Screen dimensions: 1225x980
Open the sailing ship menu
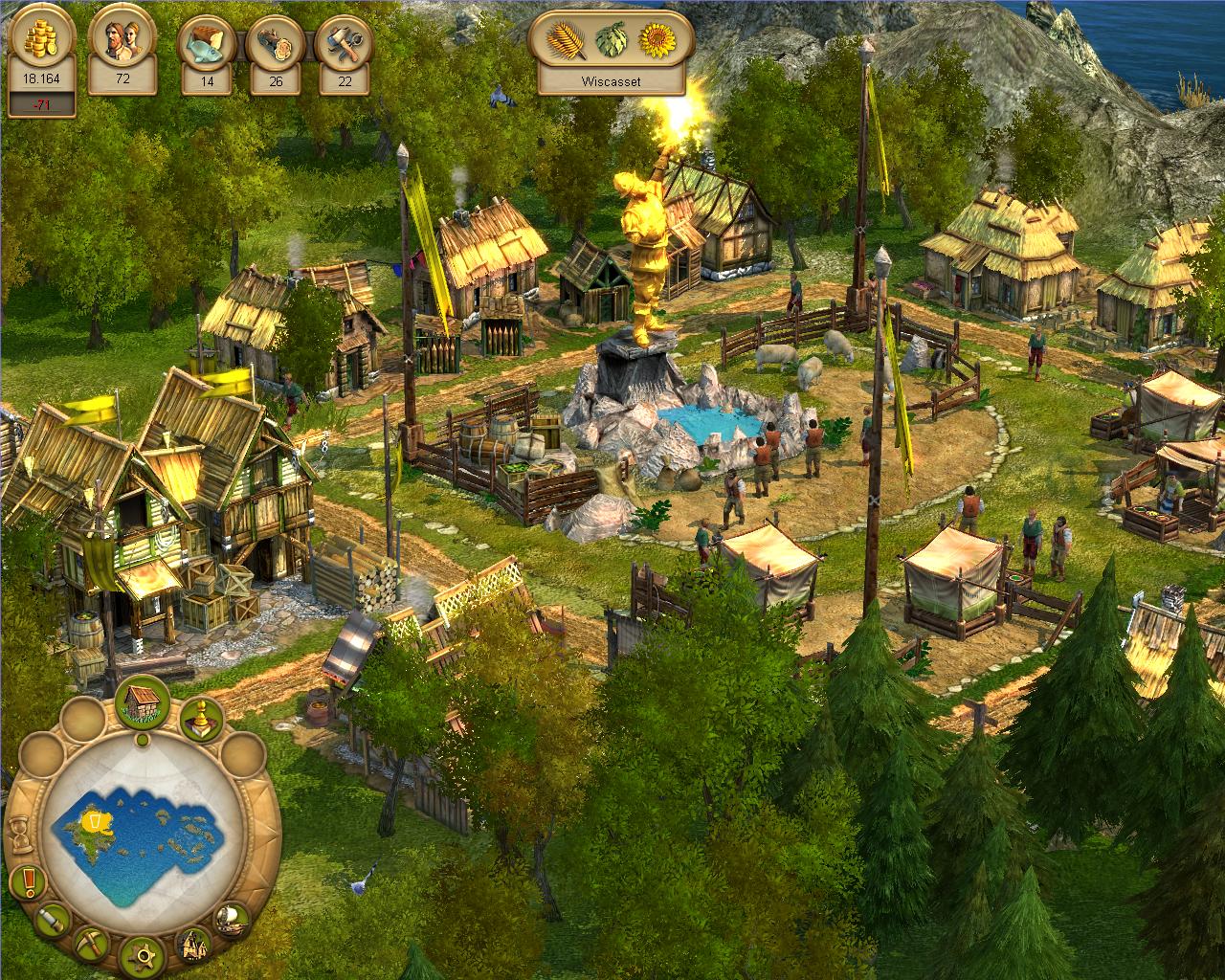pyautogui.click(x=232, y=919)
